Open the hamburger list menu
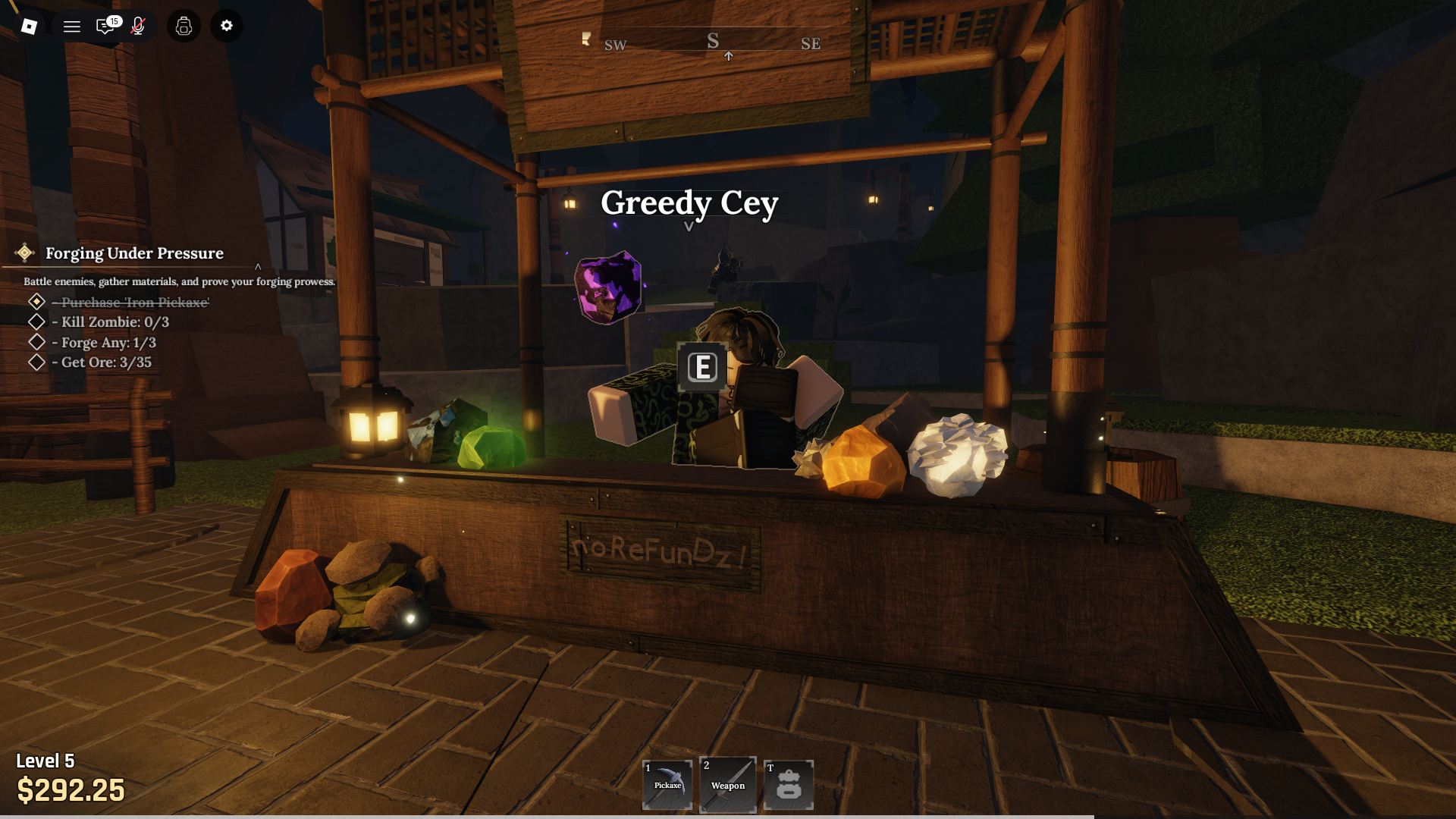This screenshot has width=1456, height=819. pos(72,27)
